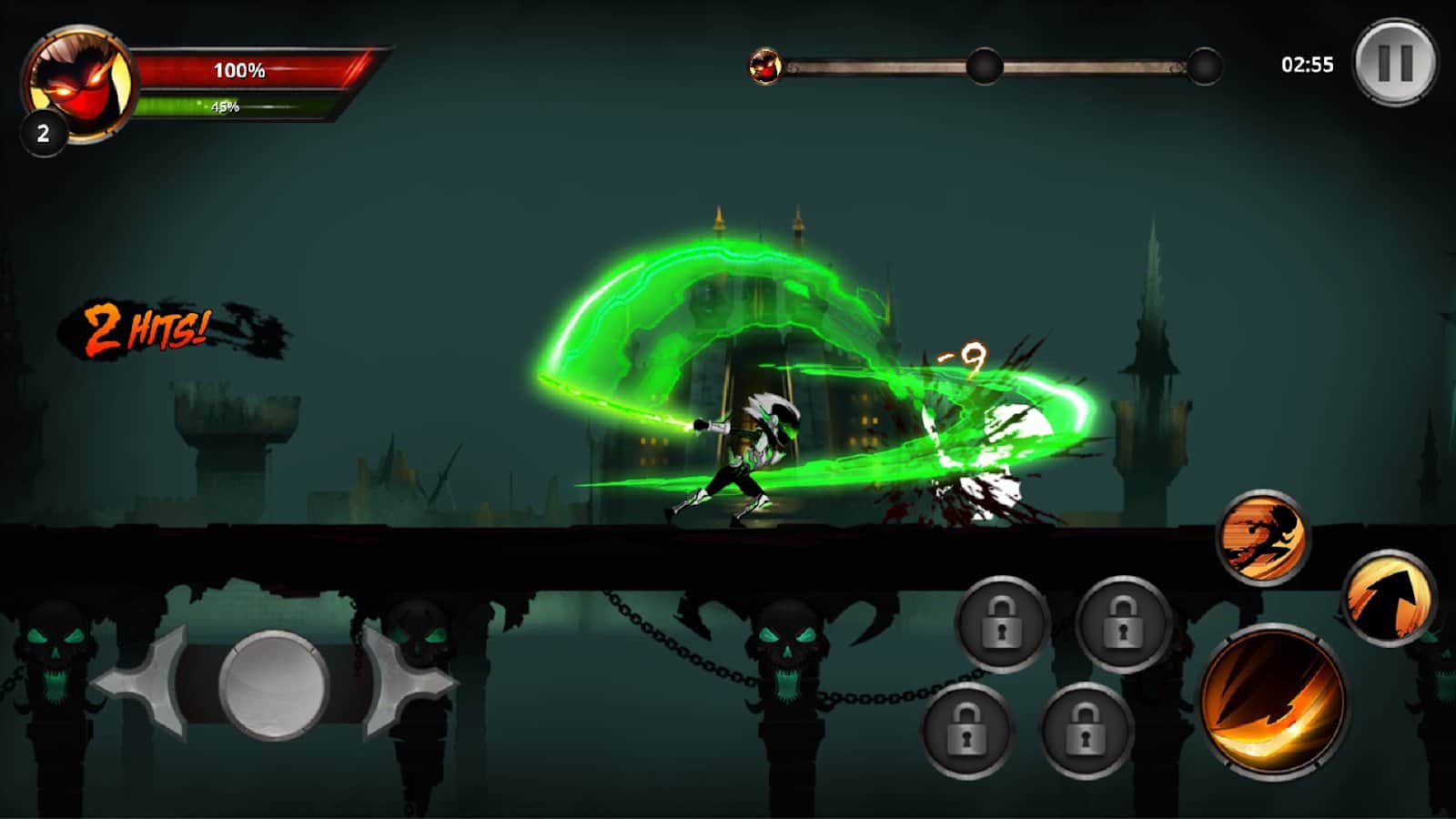This screenshot has width=1456, height=819.
Task: Tap the boss avatar on the stage progress bar
Action: [x=767, y=64]
